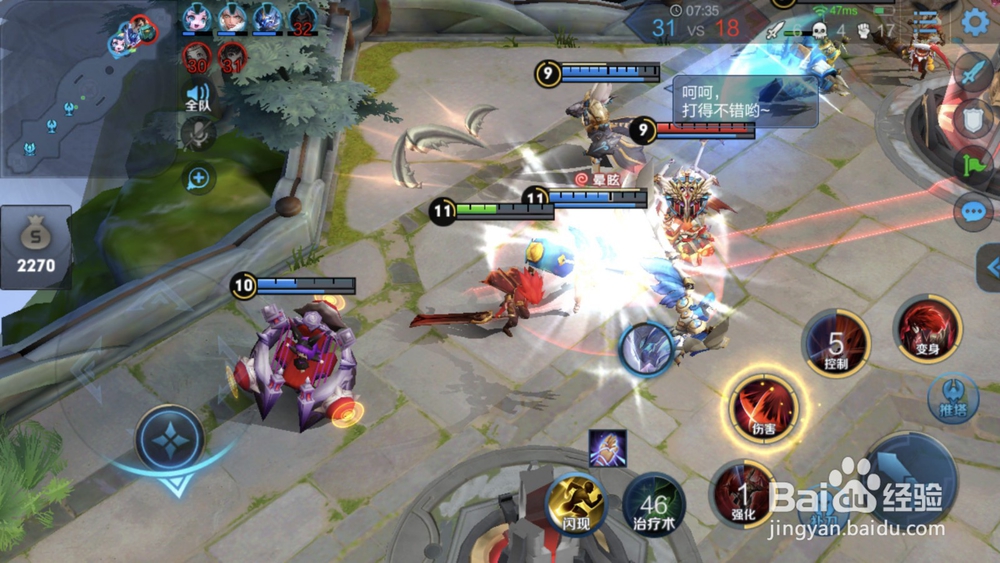
Task: Toggle the 全队 team voice speaker
Action: 198,97
